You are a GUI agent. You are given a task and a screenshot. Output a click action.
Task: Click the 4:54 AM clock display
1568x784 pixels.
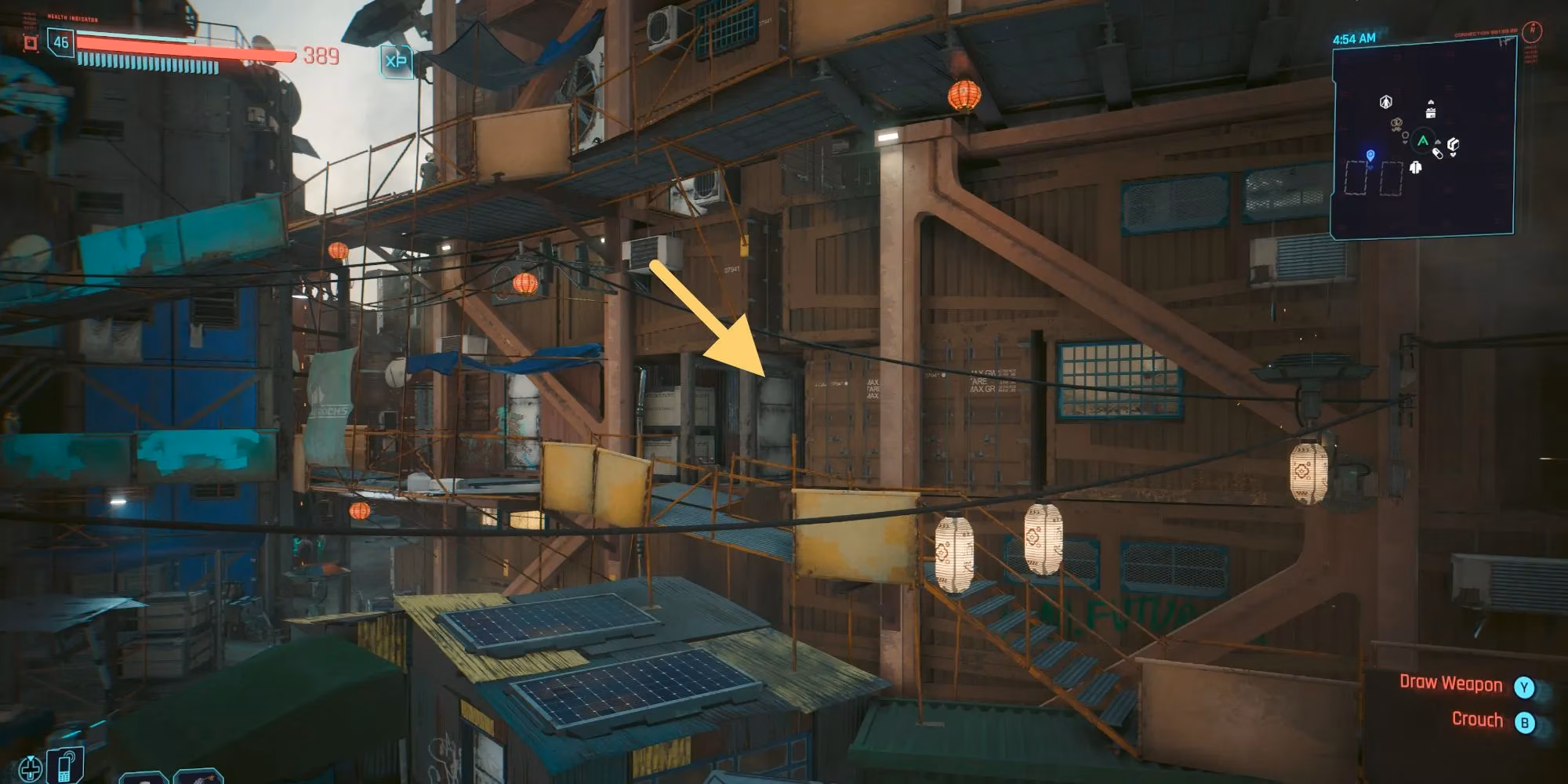[x=1354, y=38]
